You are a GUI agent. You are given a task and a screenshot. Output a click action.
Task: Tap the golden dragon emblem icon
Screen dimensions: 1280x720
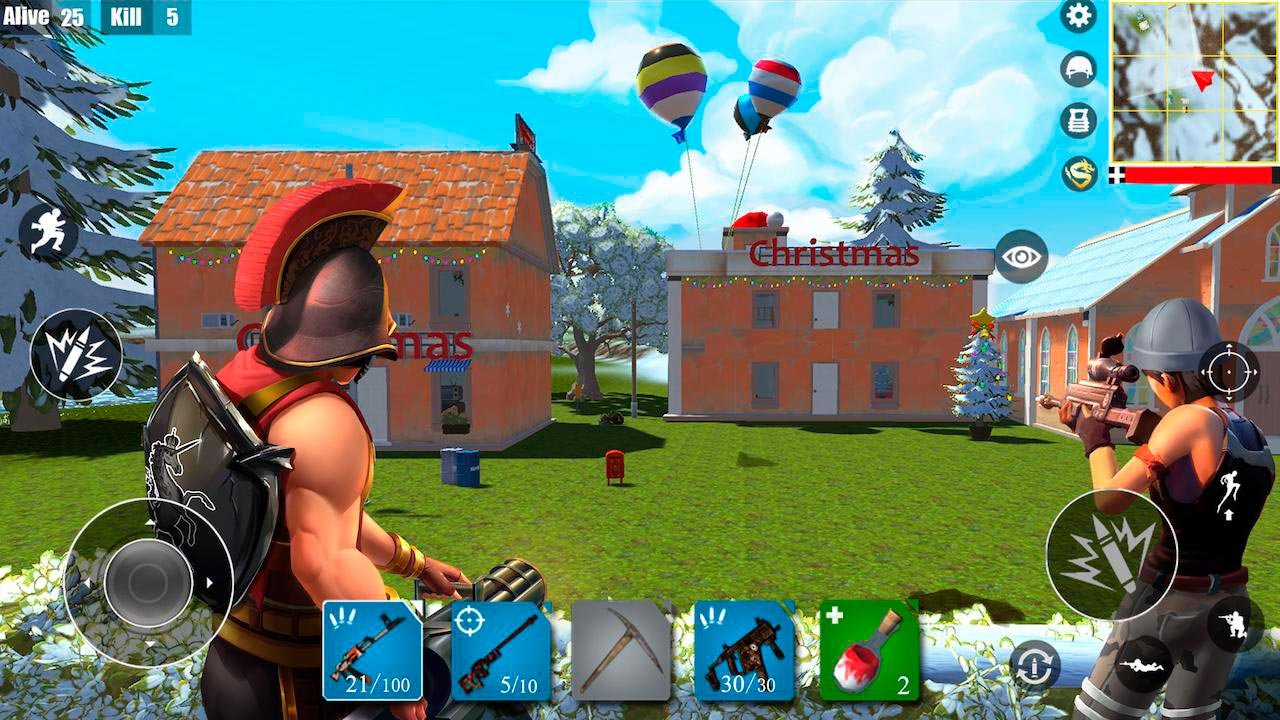[1078, 173]
